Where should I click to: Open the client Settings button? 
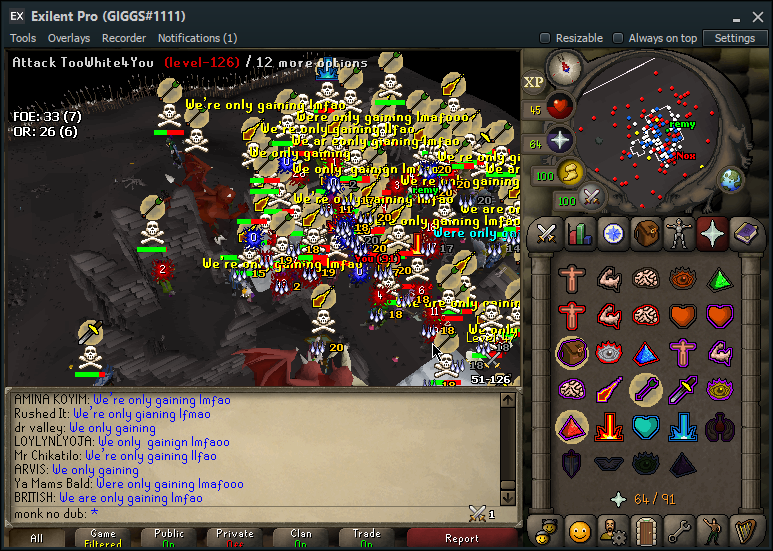pos(735,38)
